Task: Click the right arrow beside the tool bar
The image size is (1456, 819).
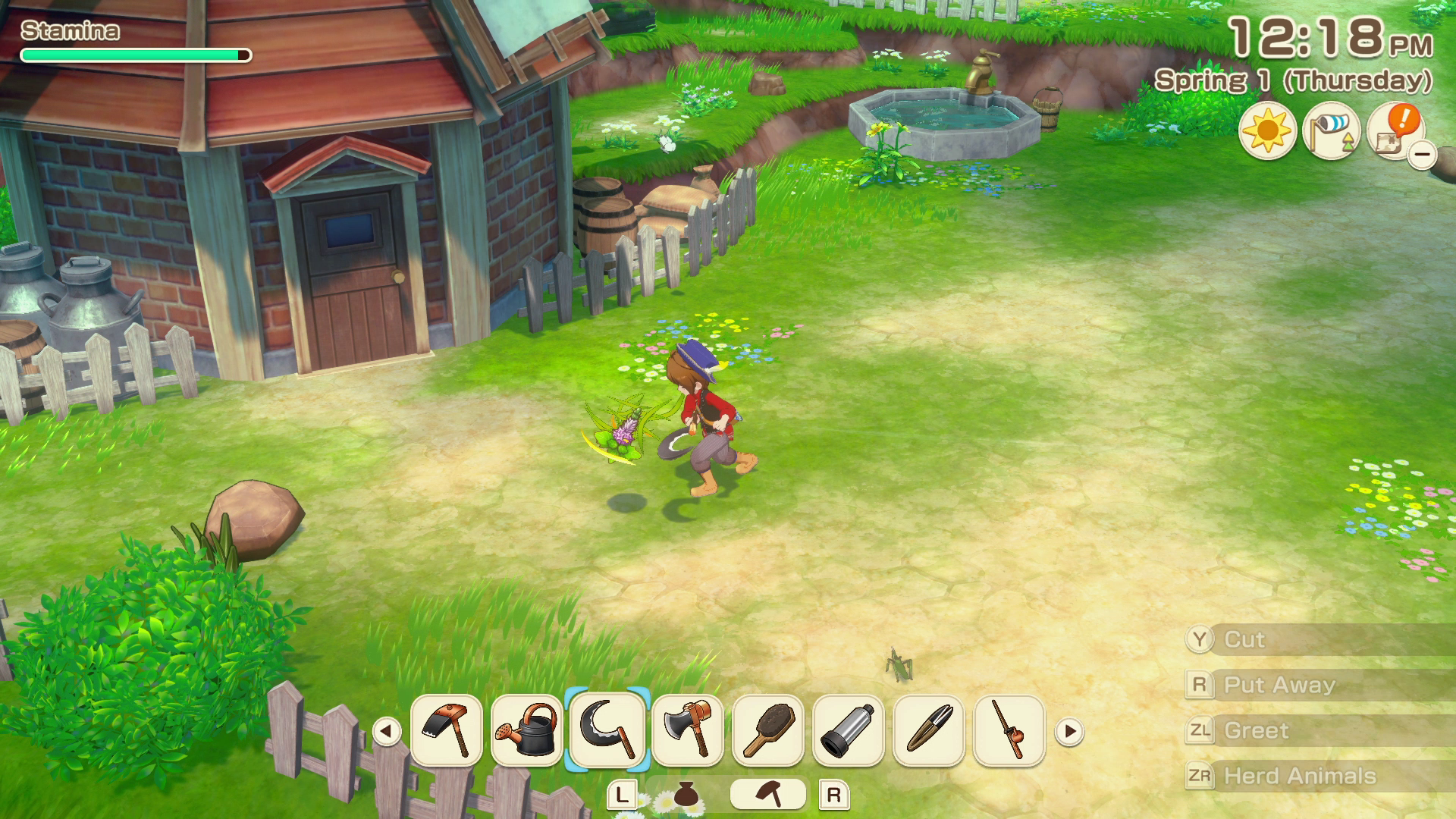Action: (1070, 732)
